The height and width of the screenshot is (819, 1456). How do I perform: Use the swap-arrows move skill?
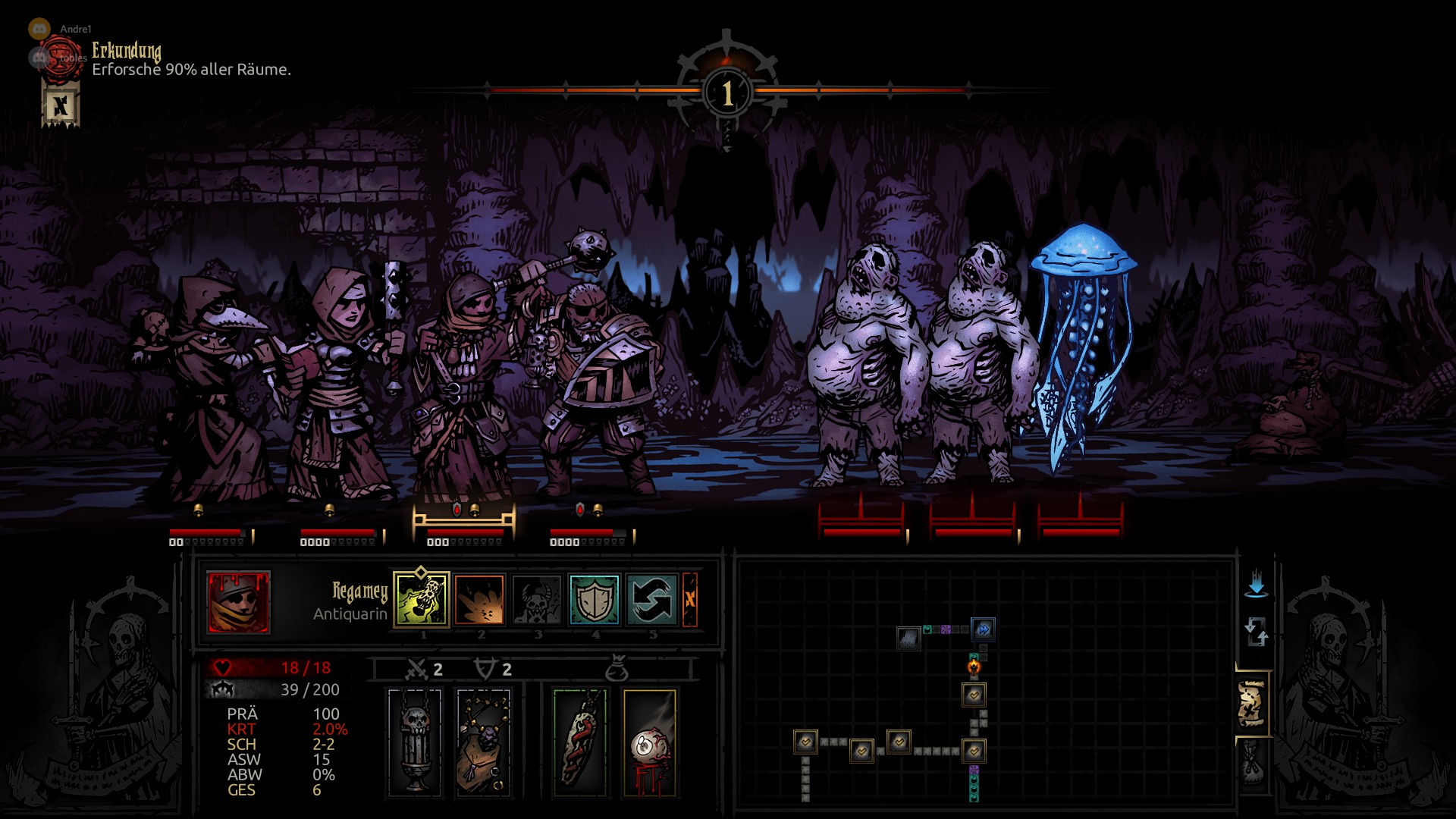(x=652, y=599)
